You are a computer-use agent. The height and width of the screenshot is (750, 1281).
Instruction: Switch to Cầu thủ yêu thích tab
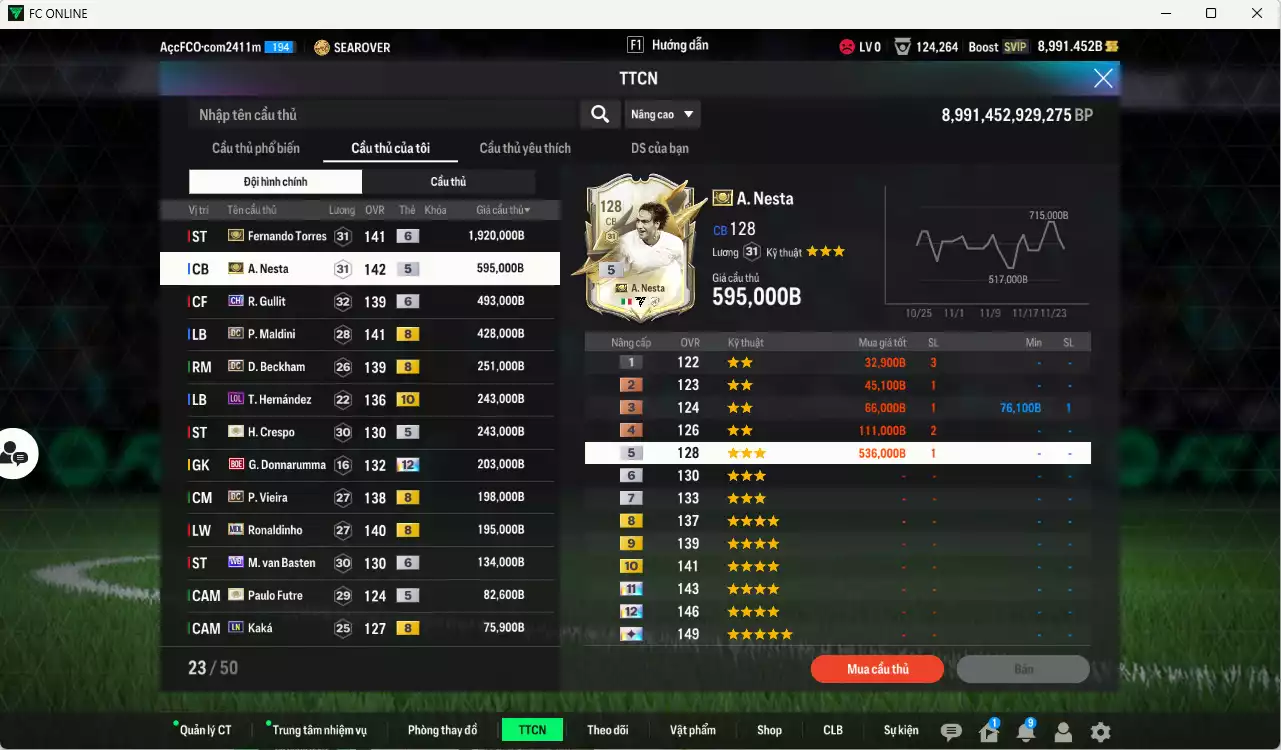coord(524,147)
